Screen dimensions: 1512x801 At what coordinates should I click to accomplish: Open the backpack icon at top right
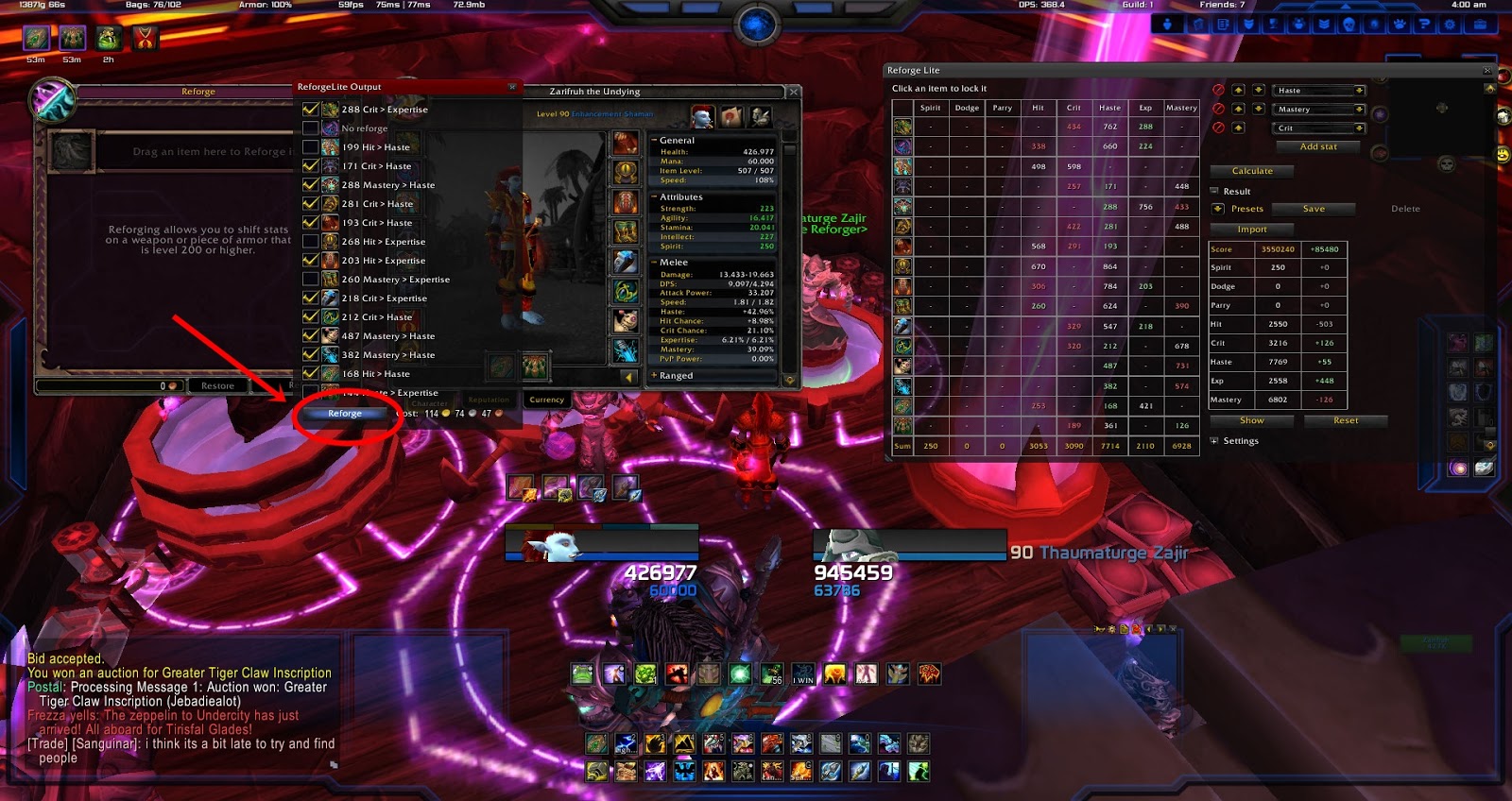(x=1482, y=24)
